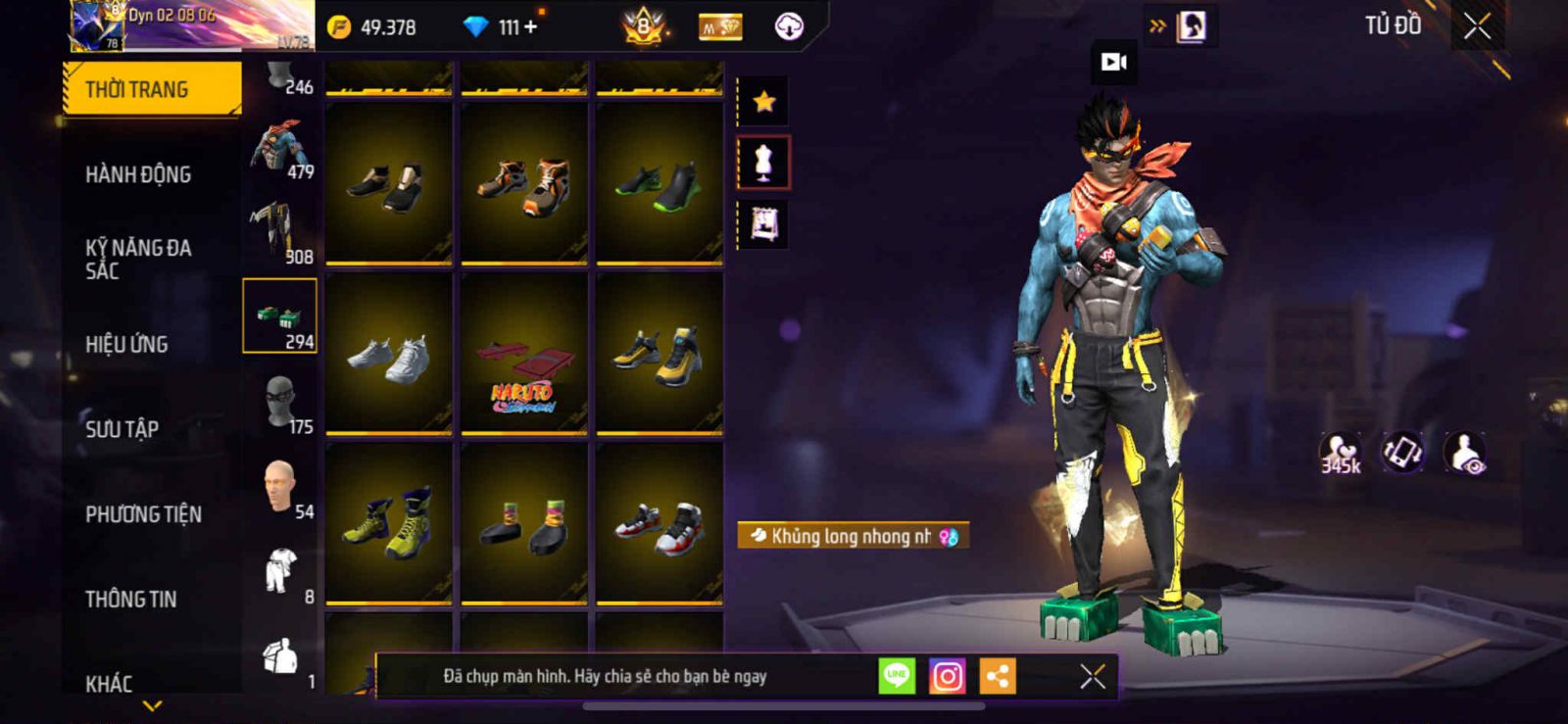Close the Tủ Đồ wardrobe screen
This screenshot has width=1568, height=724.
pyautogui.click(x=1478, y=26)
